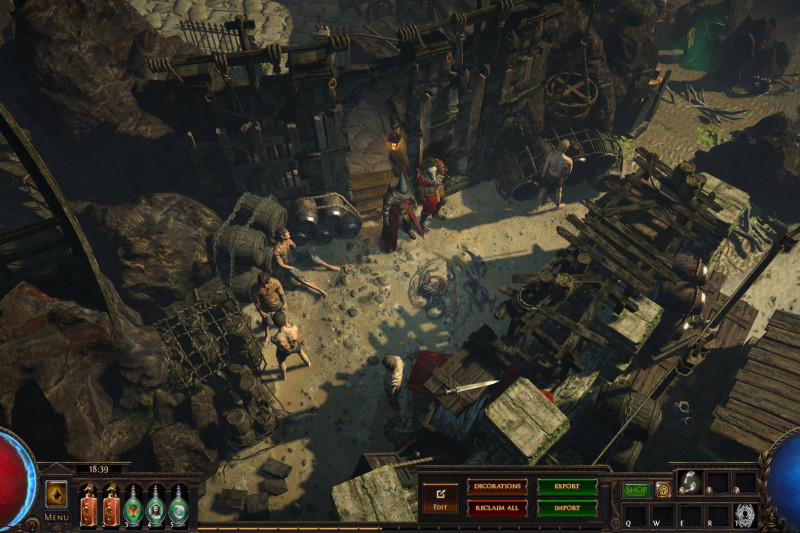Activate the silver emblem skill on T

[x=745, y=515]
